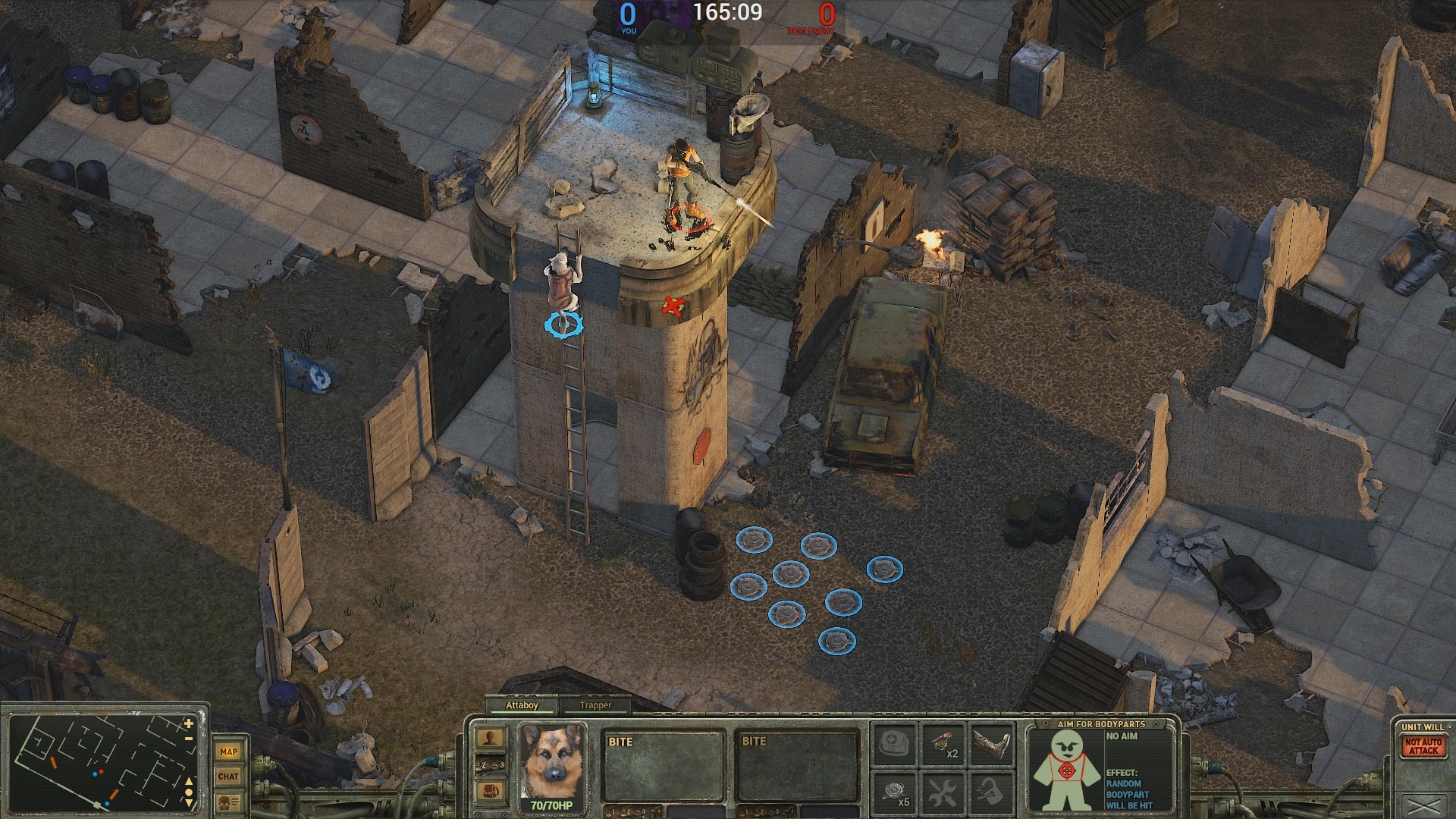Viewport: 1456px width, 819px height.
Task: Open the CHAT window
Action: [229, 777]
